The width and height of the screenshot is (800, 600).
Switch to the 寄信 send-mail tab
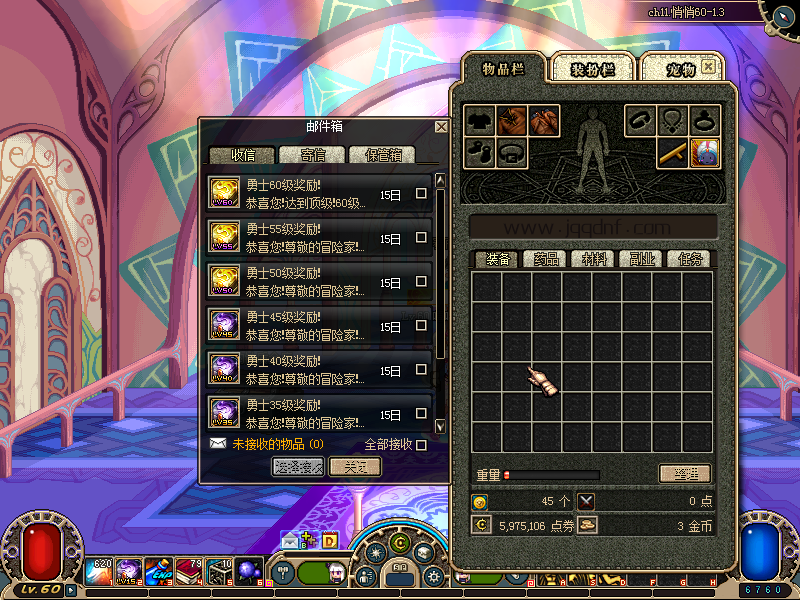click(x=312, y=155)
